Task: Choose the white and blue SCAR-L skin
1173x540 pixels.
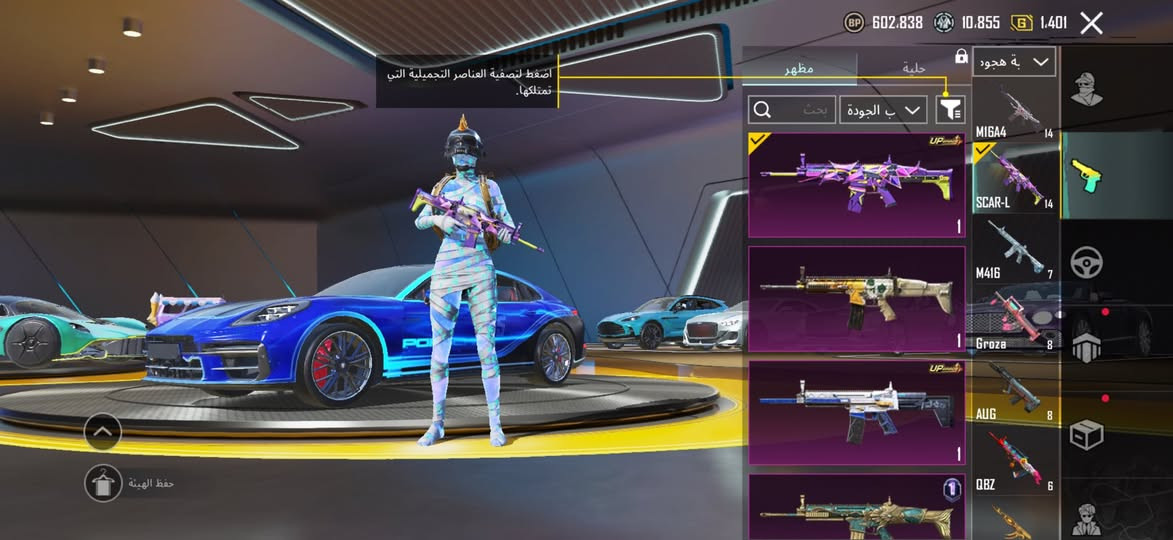Action: 856,413
